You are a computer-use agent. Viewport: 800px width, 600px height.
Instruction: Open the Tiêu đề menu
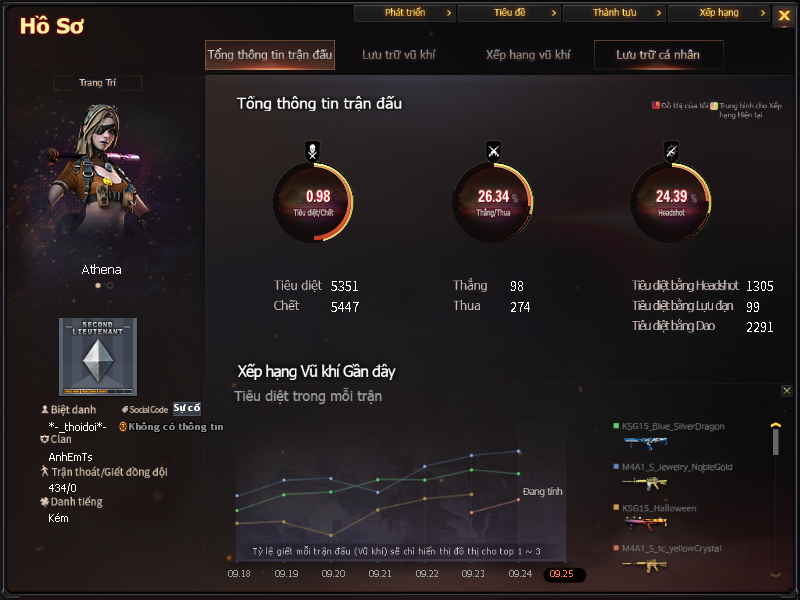point(510,13)
